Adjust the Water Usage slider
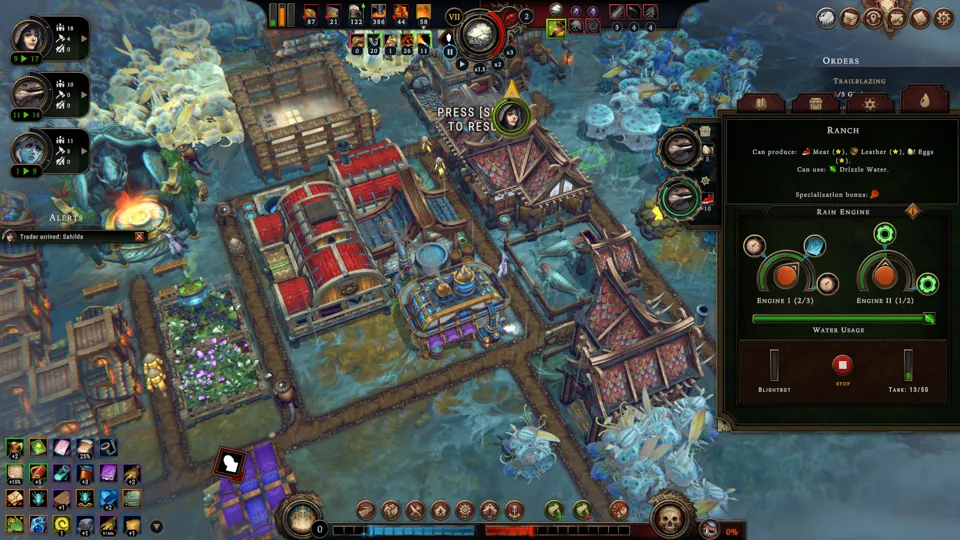Image resolution: width=960 pixels, height=540 pixels. (840, 319)
